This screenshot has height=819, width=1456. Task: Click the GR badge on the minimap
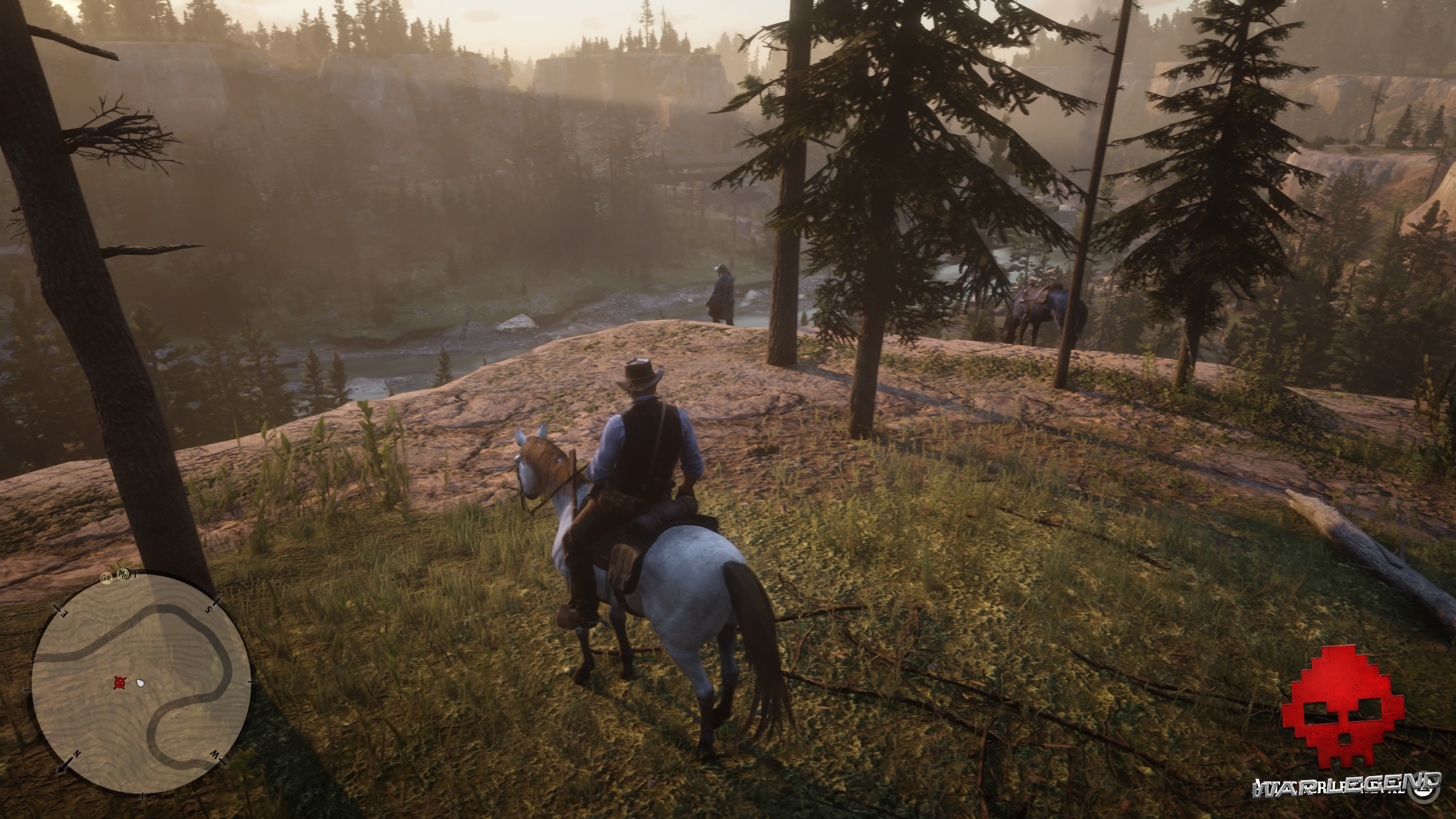tap(106, 579)
